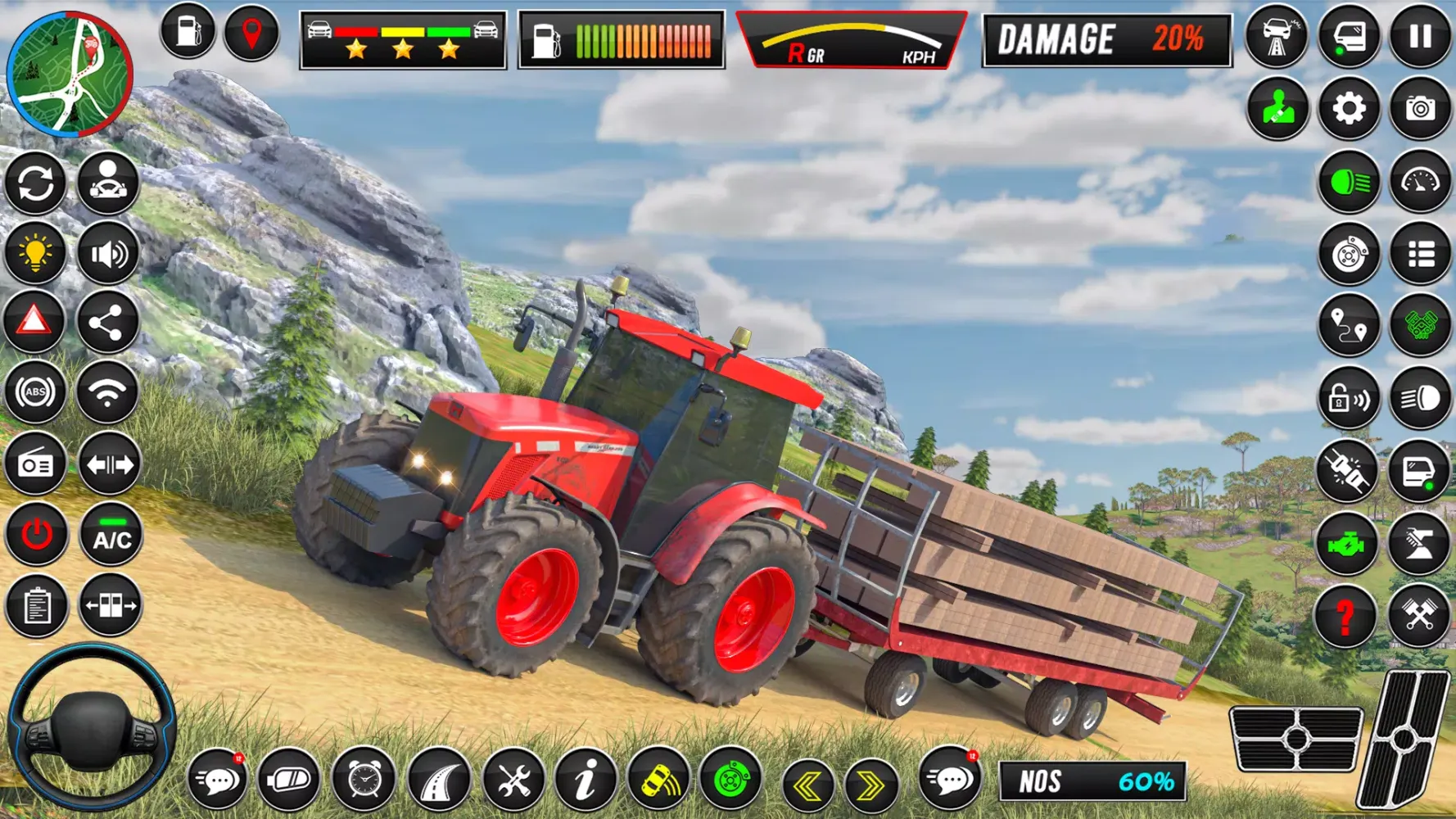Open the repair wrench tools menu
This screenshot has height=819, width=1456.
(x=514, y=781)
